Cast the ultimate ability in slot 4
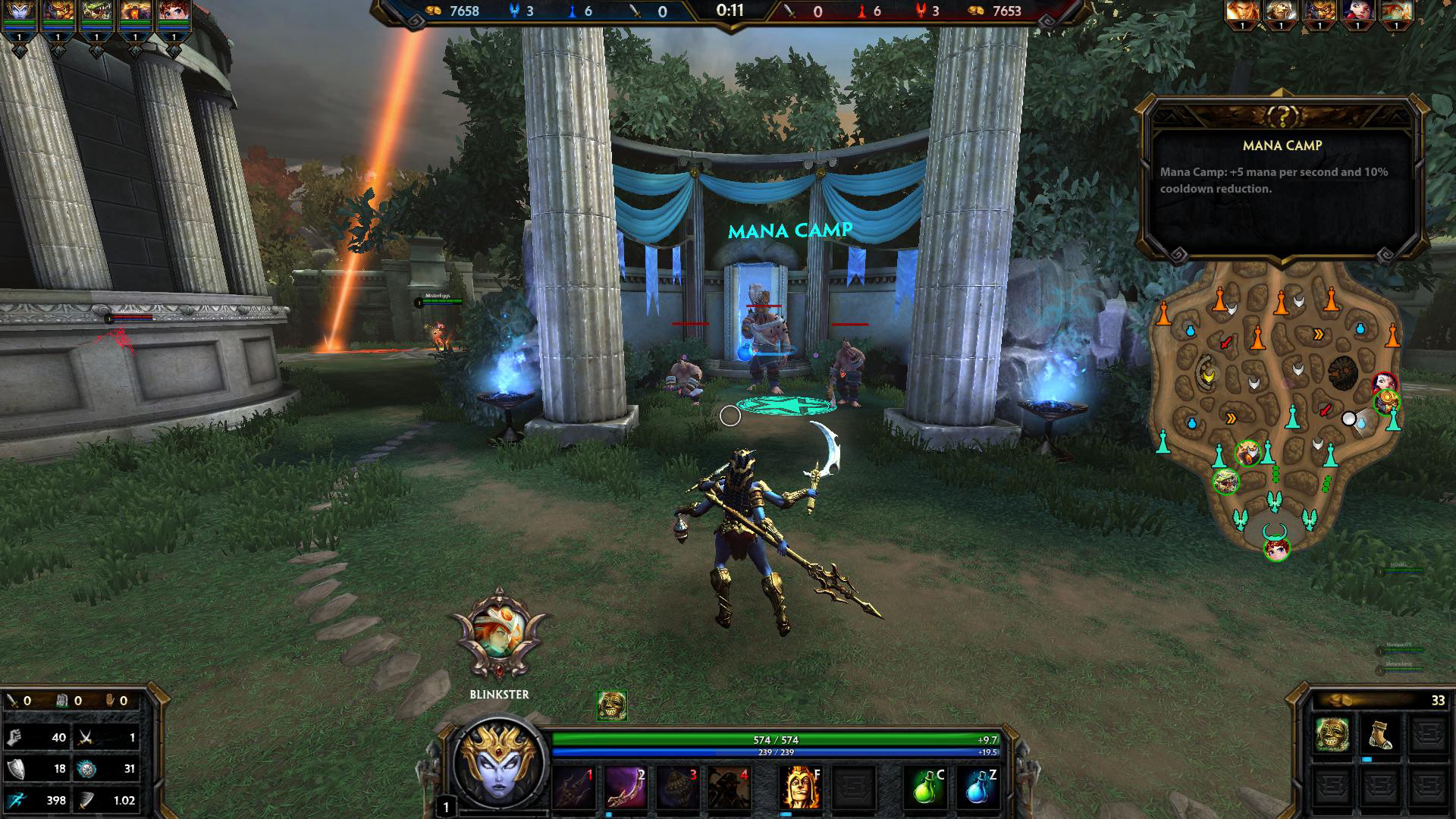 click(x=730, y=788)
